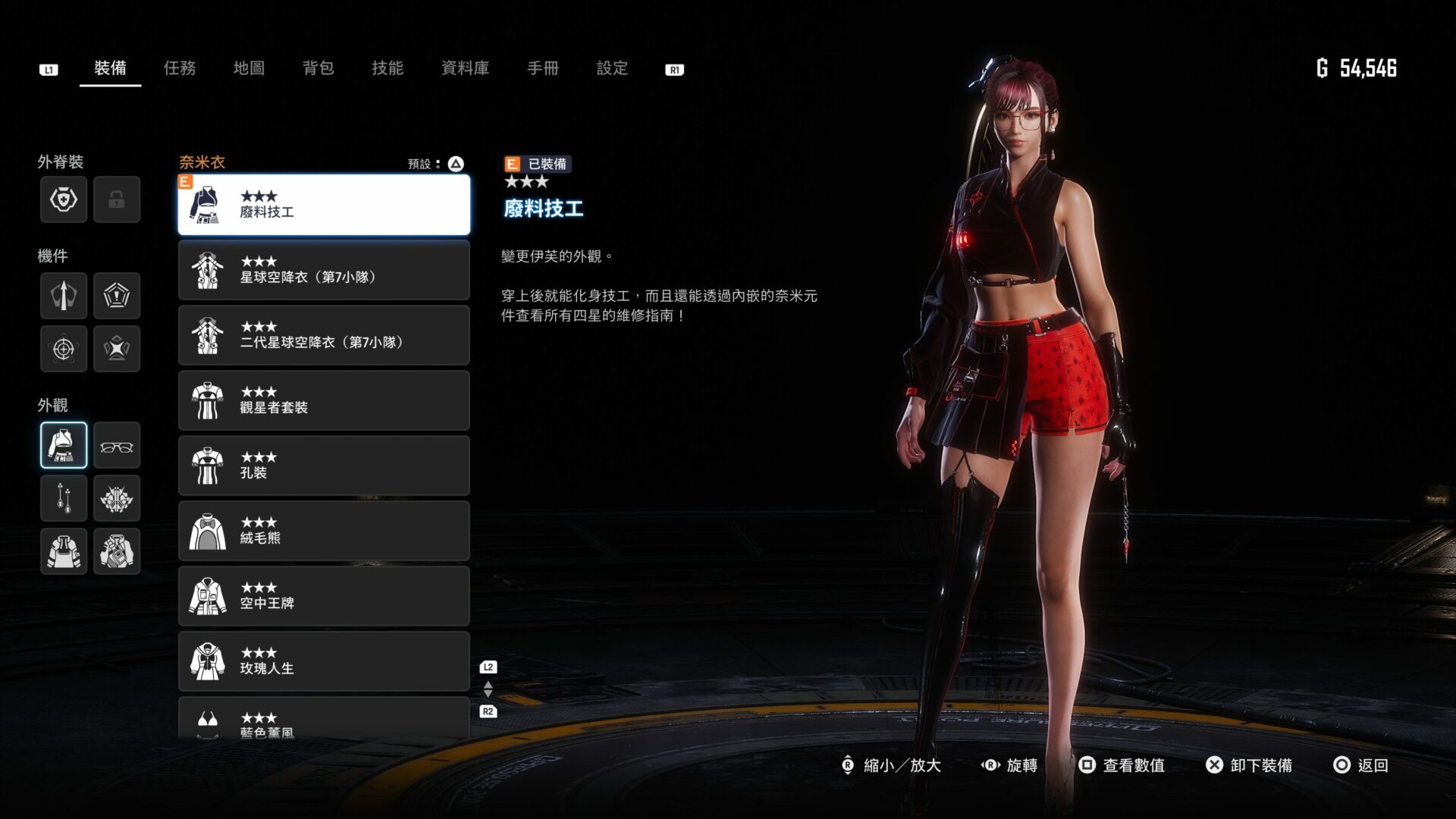The height and width of the screenshot is (819, 1456).
Task: Open the earrings appearance slot
Action: point(64,498)
